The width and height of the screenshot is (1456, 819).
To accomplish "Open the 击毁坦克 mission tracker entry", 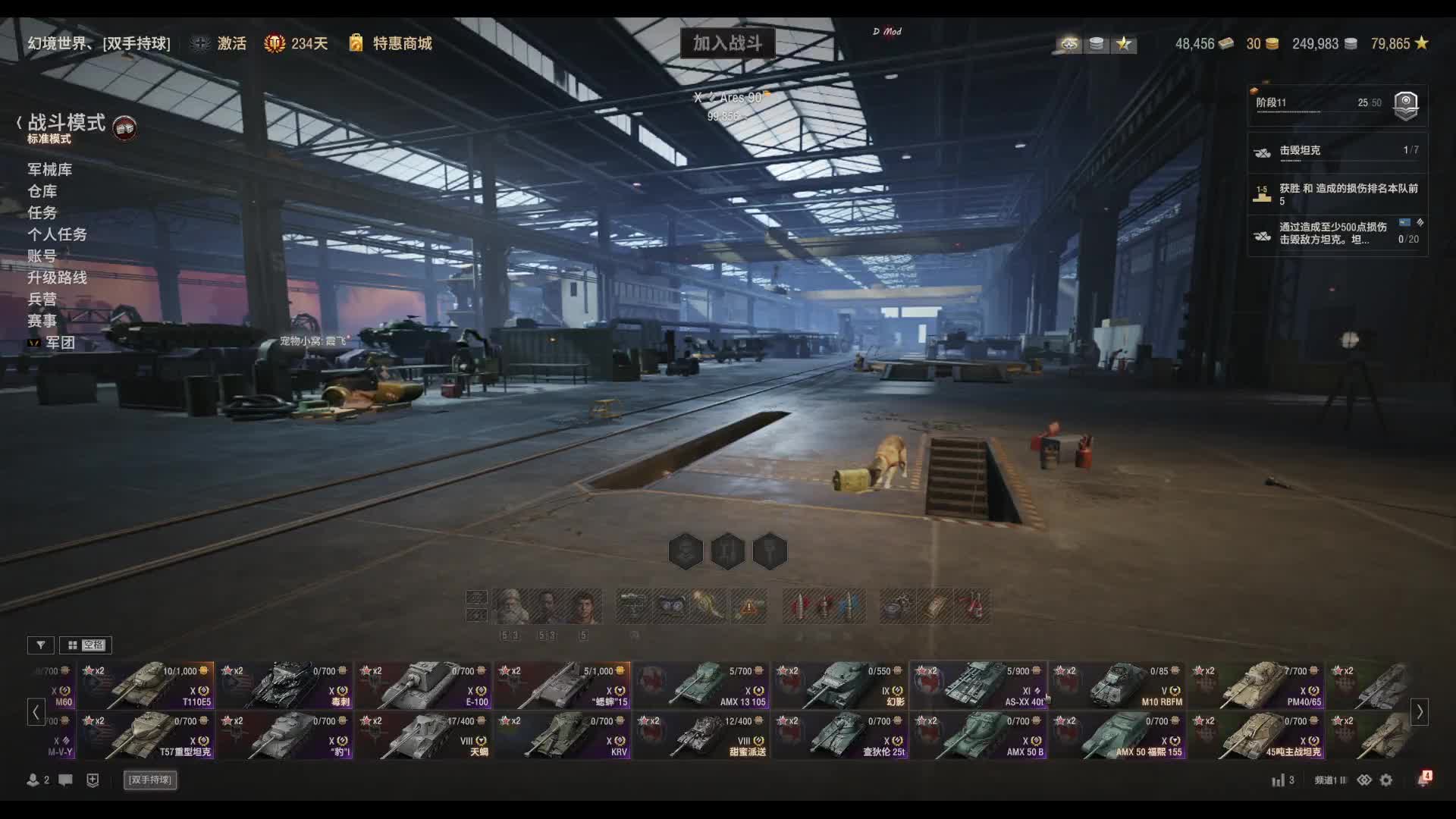I will click(1338, 151).
